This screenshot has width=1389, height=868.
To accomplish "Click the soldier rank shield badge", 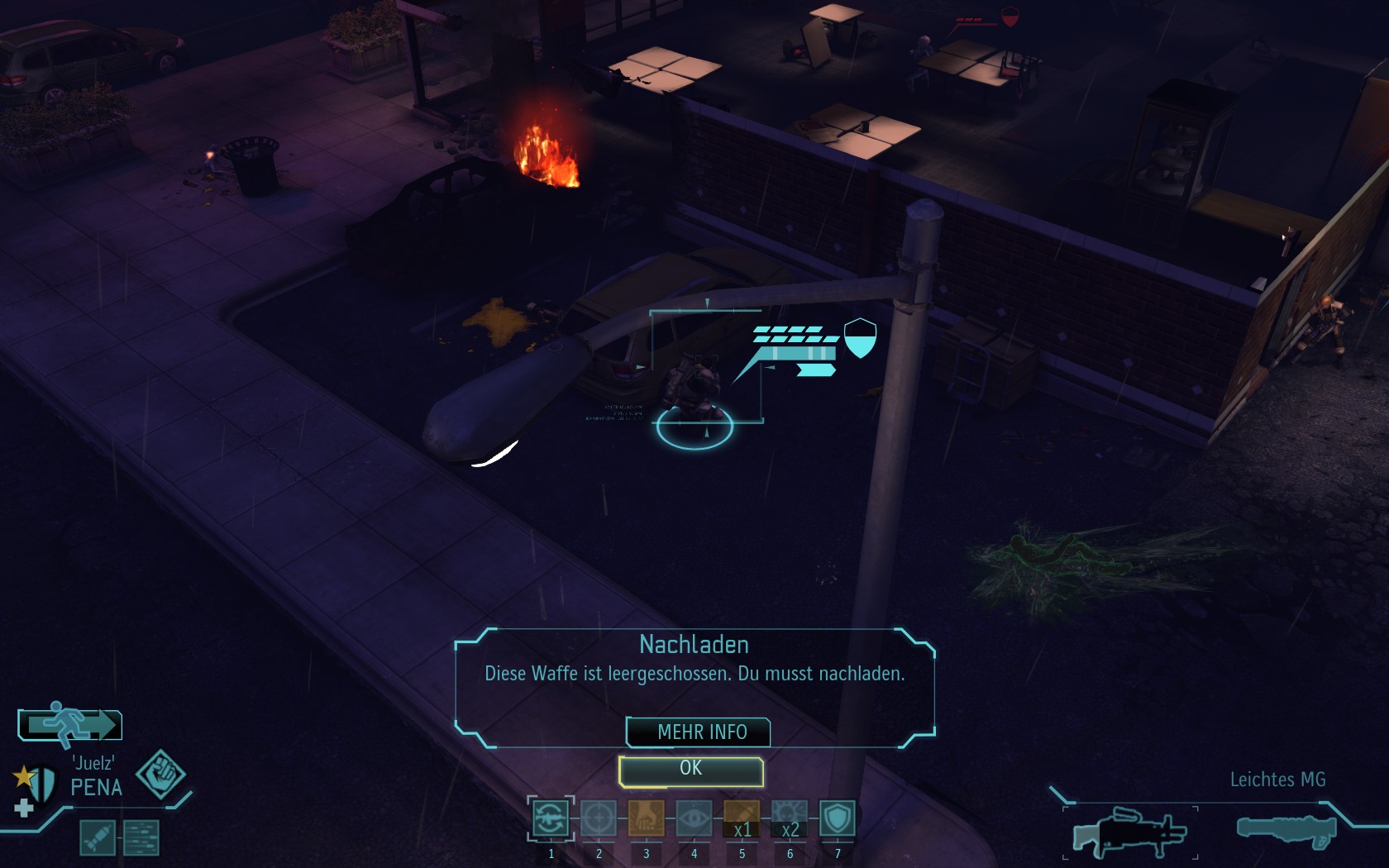I will click(38, 783).
